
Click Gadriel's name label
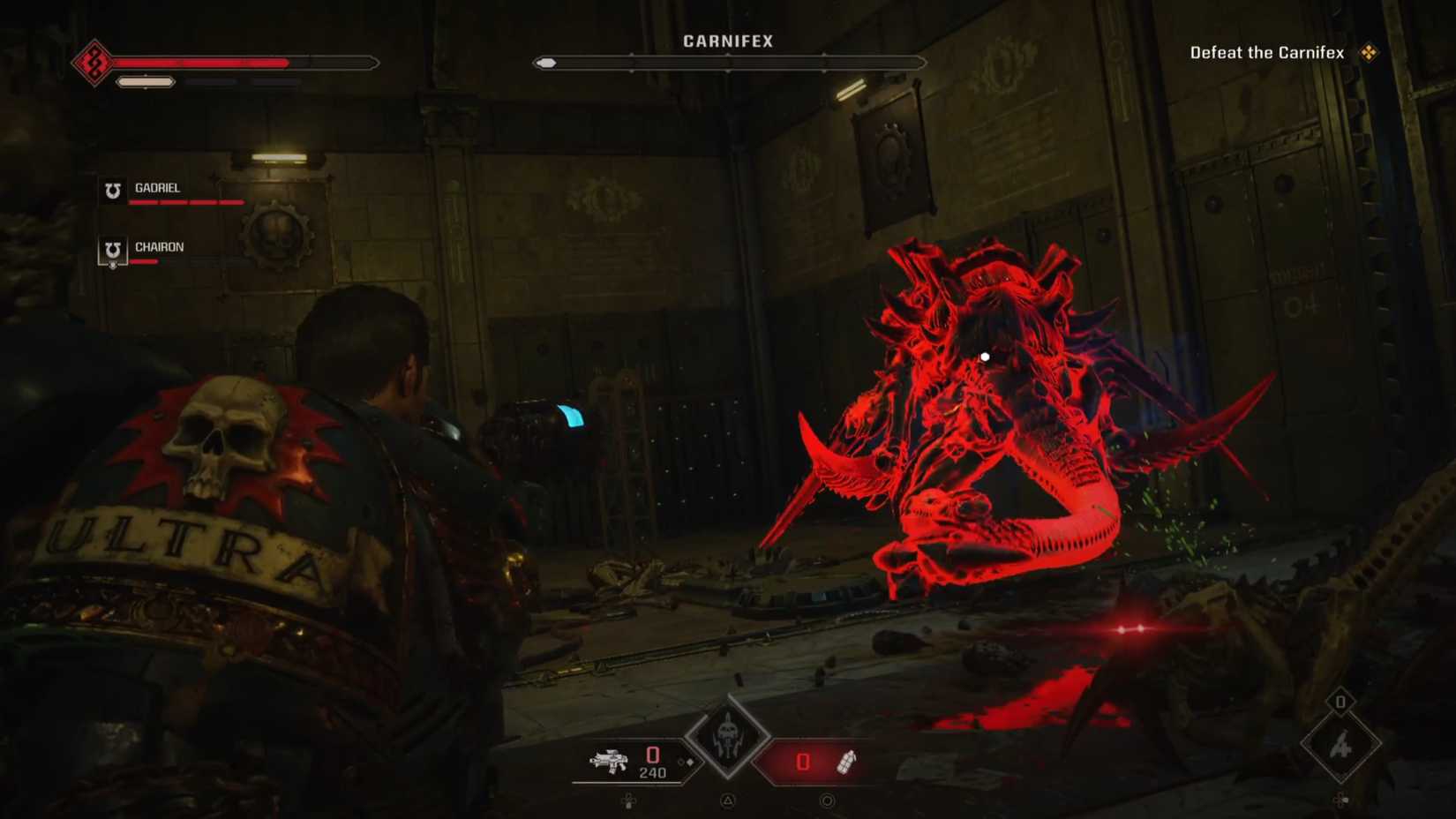click(156, 186)
